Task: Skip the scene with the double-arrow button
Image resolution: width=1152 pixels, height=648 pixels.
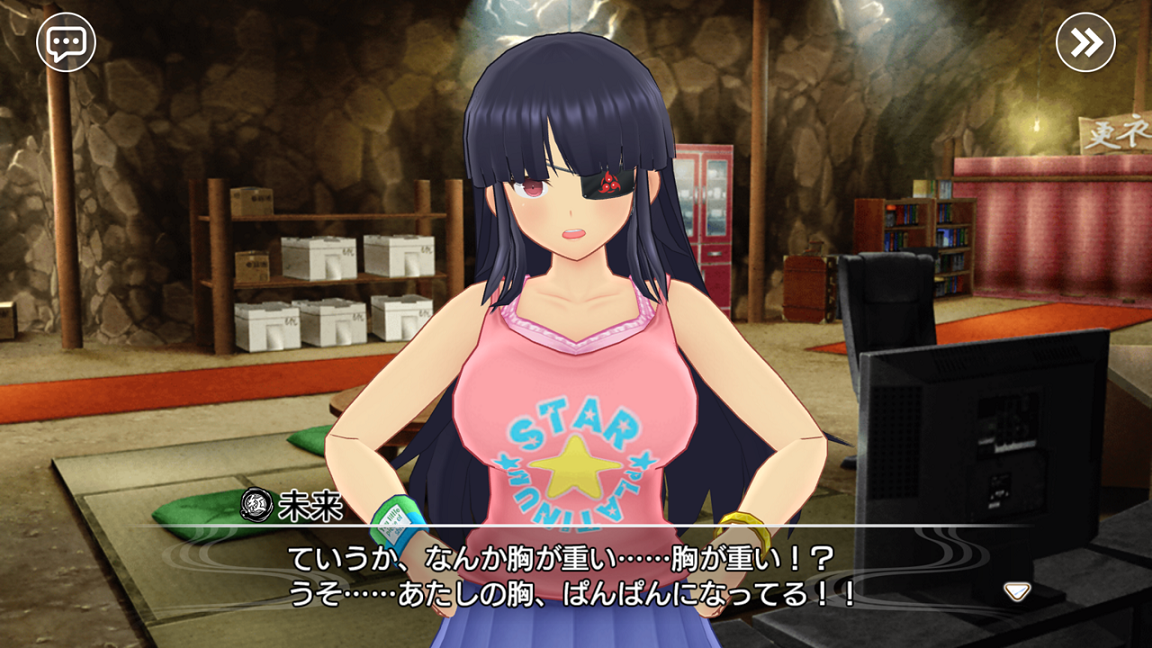Action: [x=1085, y=43]
